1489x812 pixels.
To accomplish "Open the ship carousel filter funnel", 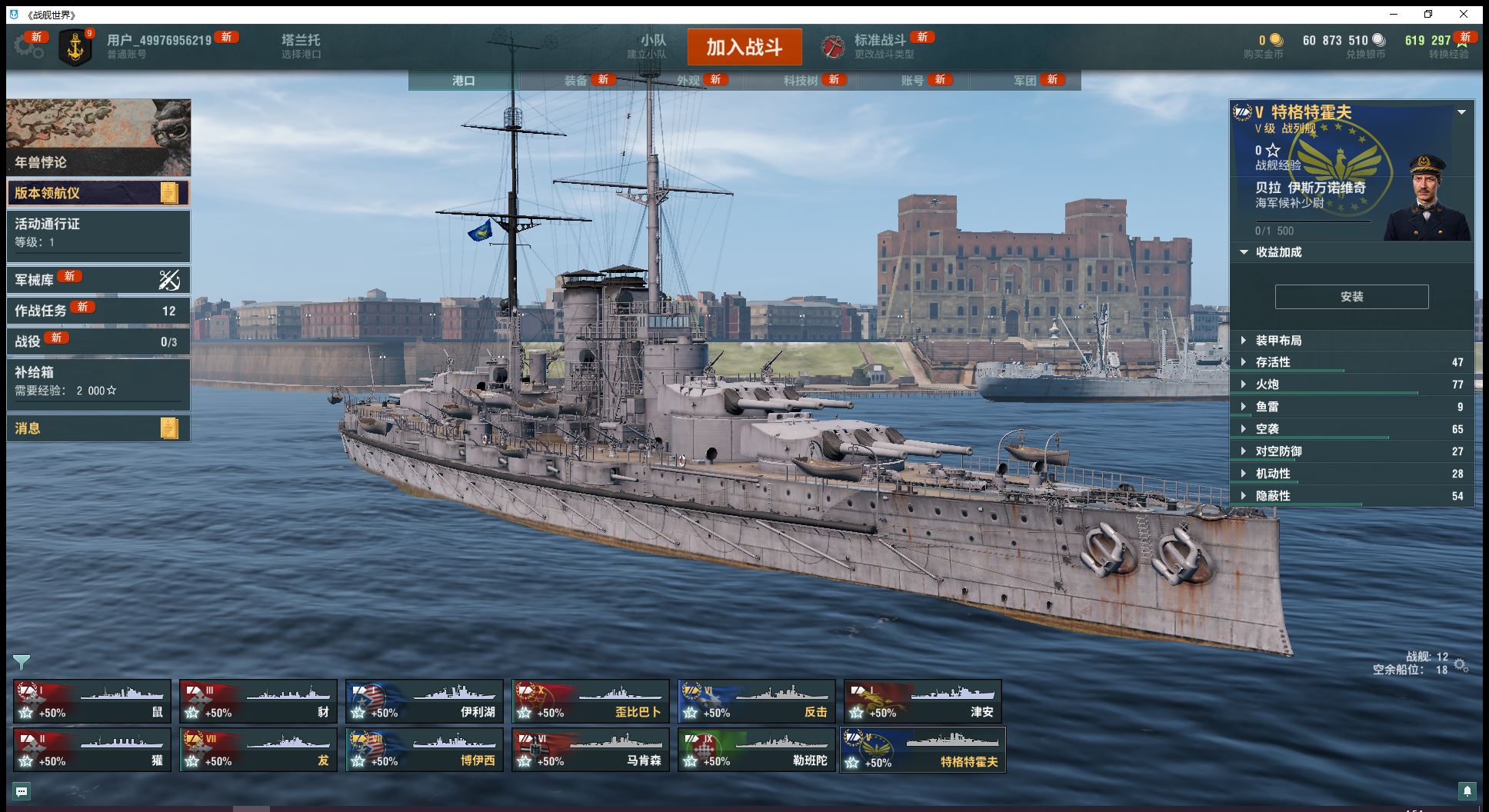I will 22,661.
